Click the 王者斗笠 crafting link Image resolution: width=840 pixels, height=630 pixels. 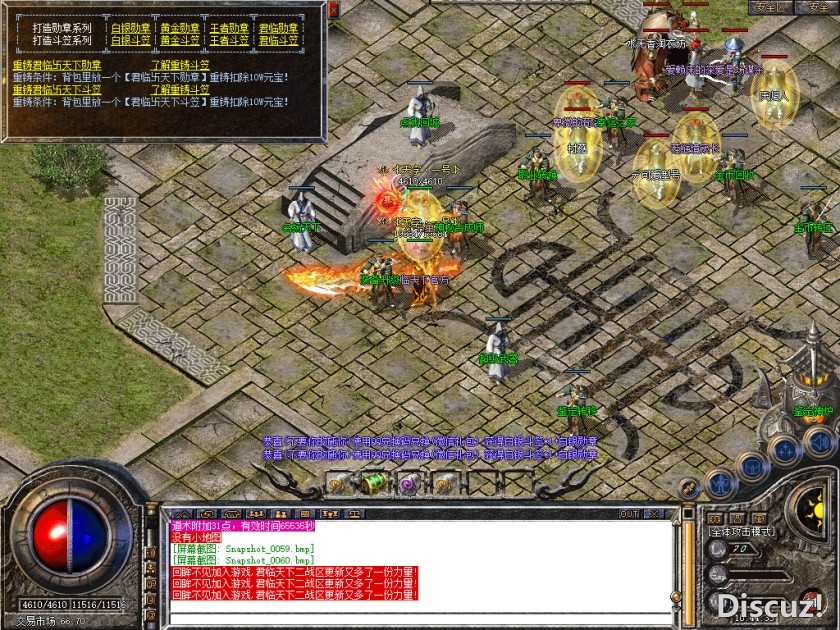pyautogui.click(x=229, y=41)
